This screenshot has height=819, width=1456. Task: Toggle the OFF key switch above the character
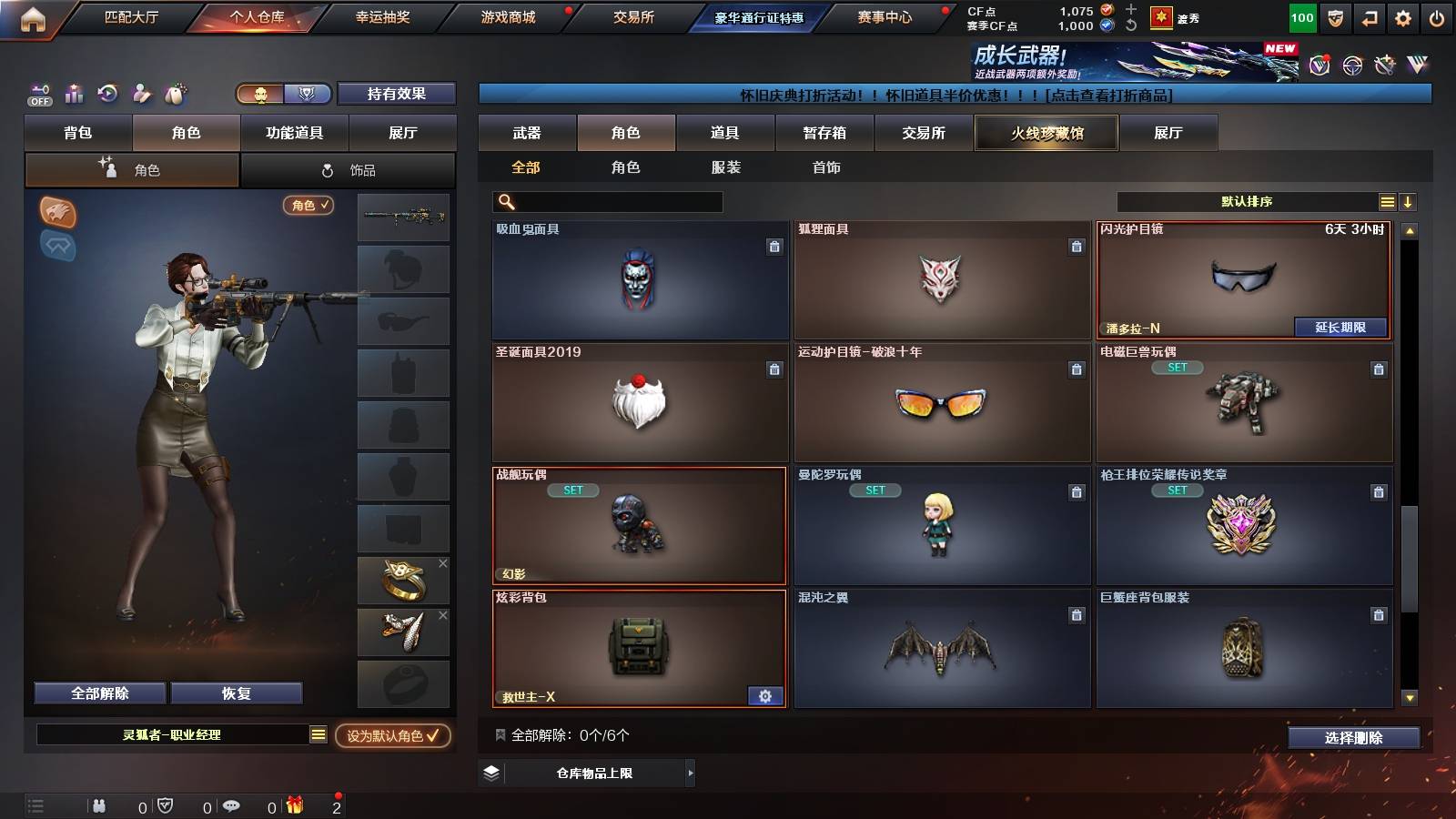tap(38, 93)
